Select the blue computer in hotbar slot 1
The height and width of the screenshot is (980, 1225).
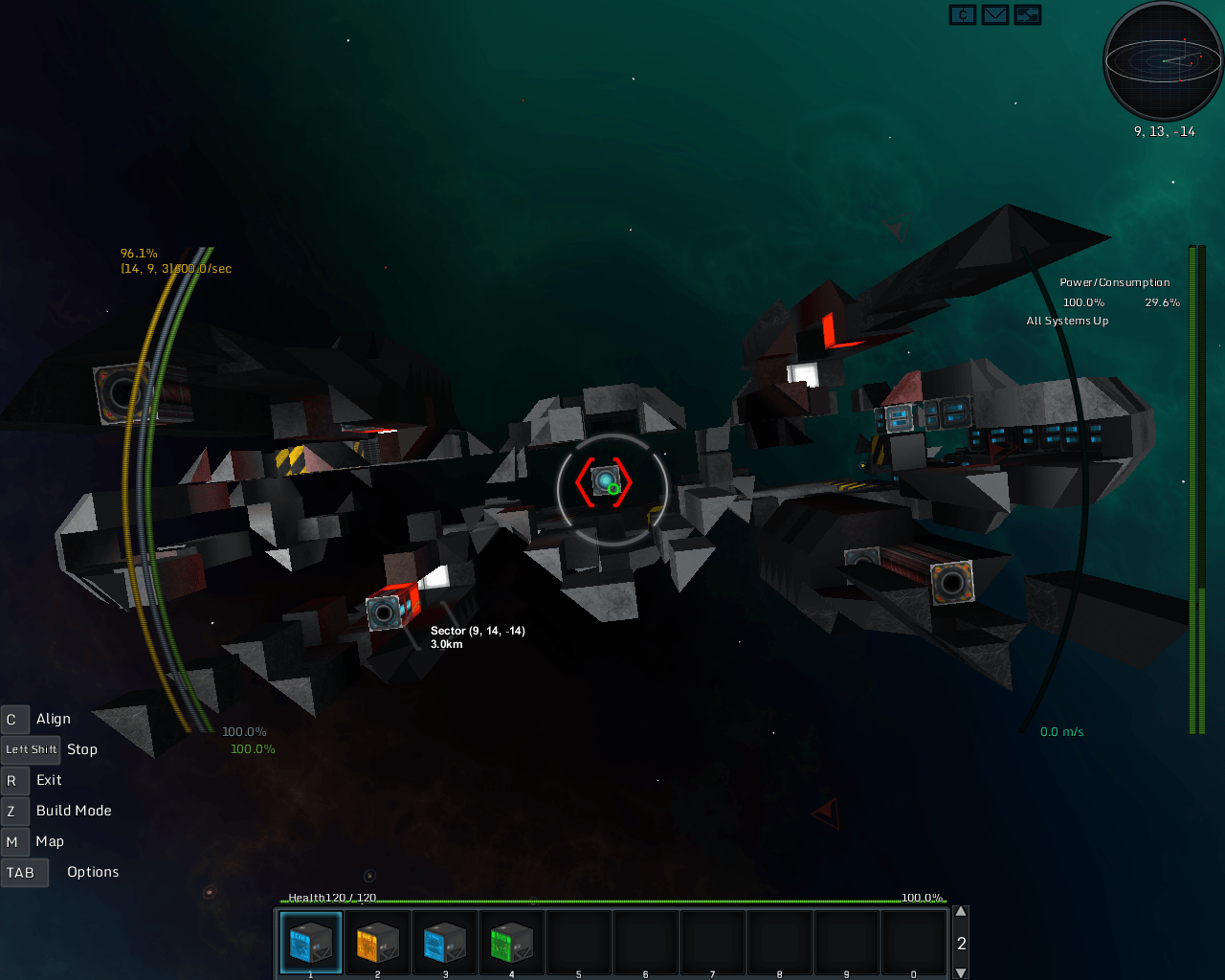[311, 943]
